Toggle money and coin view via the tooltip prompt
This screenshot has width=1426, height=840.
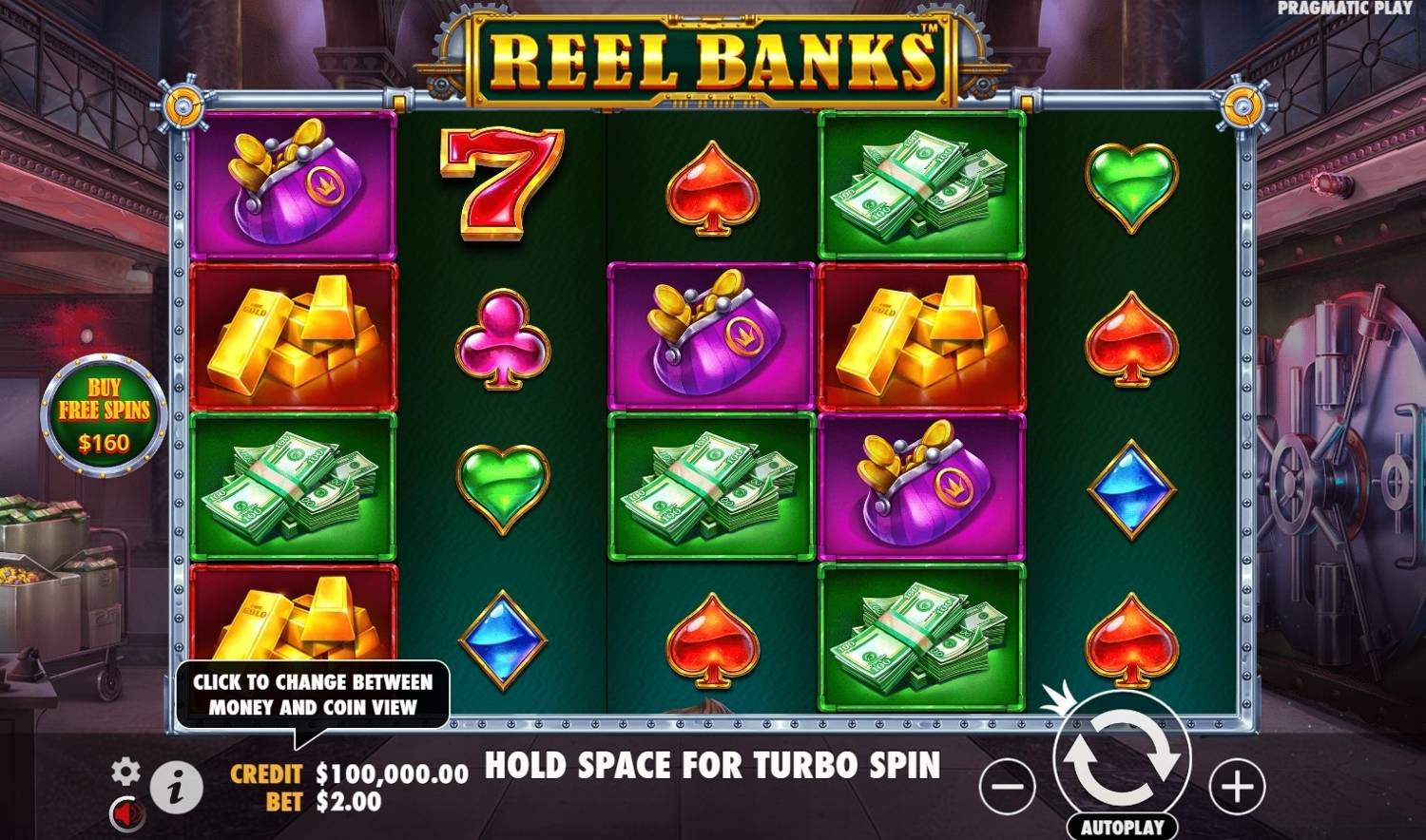(314, 692)
